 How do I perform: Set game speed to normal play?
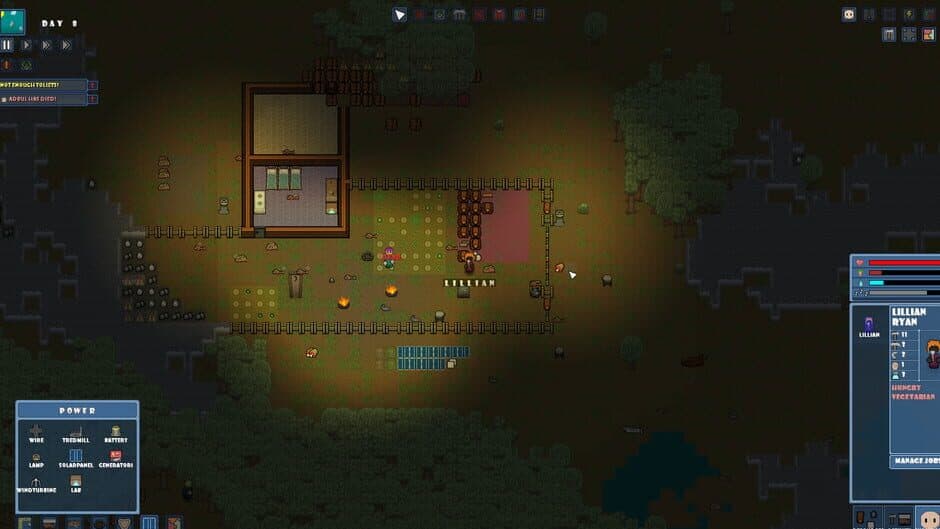point(27,45)
